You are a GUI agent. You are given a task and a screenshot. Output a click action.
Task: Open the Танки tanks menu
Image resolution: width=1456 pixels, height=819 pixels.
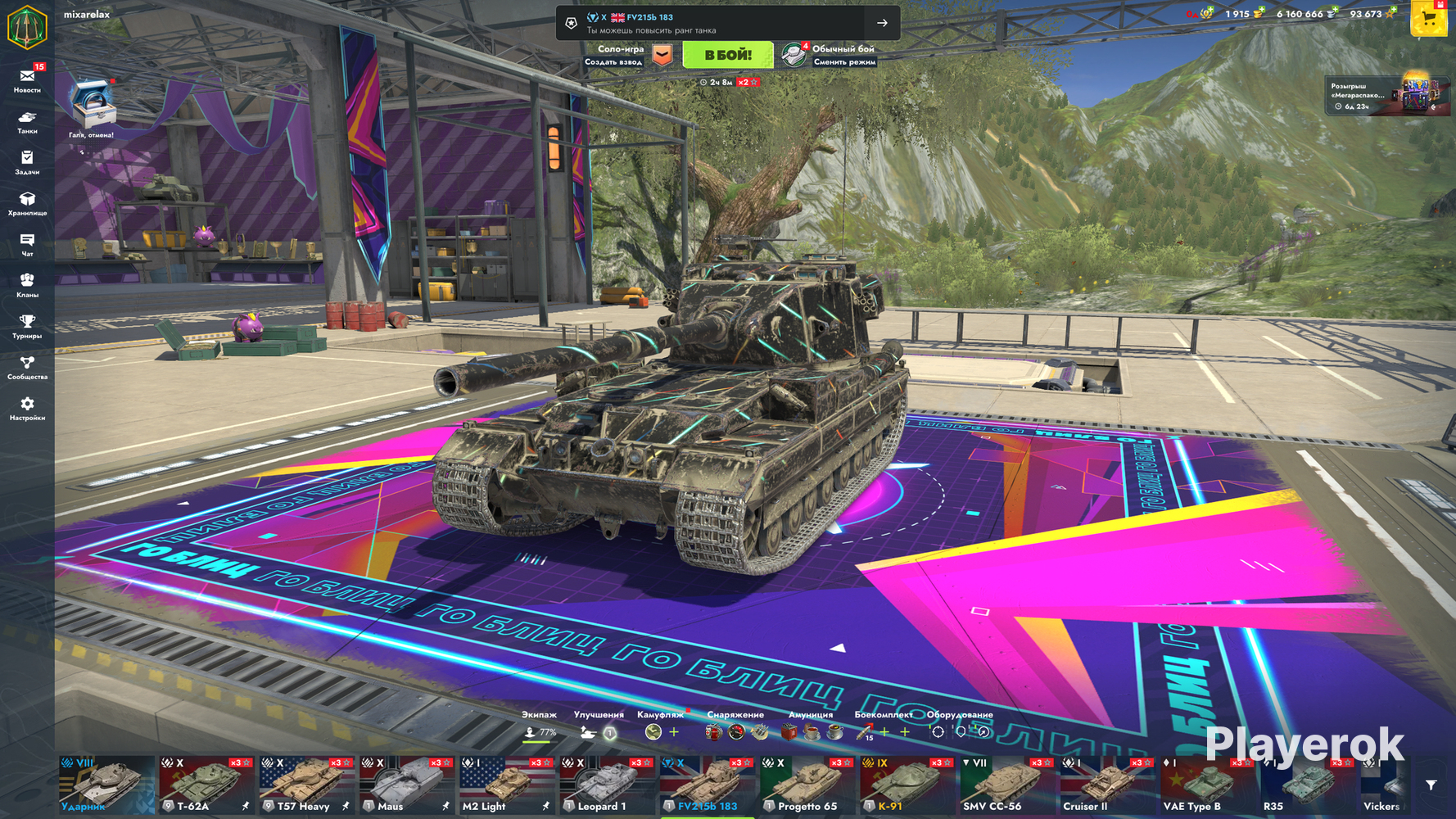click(27, 121)
